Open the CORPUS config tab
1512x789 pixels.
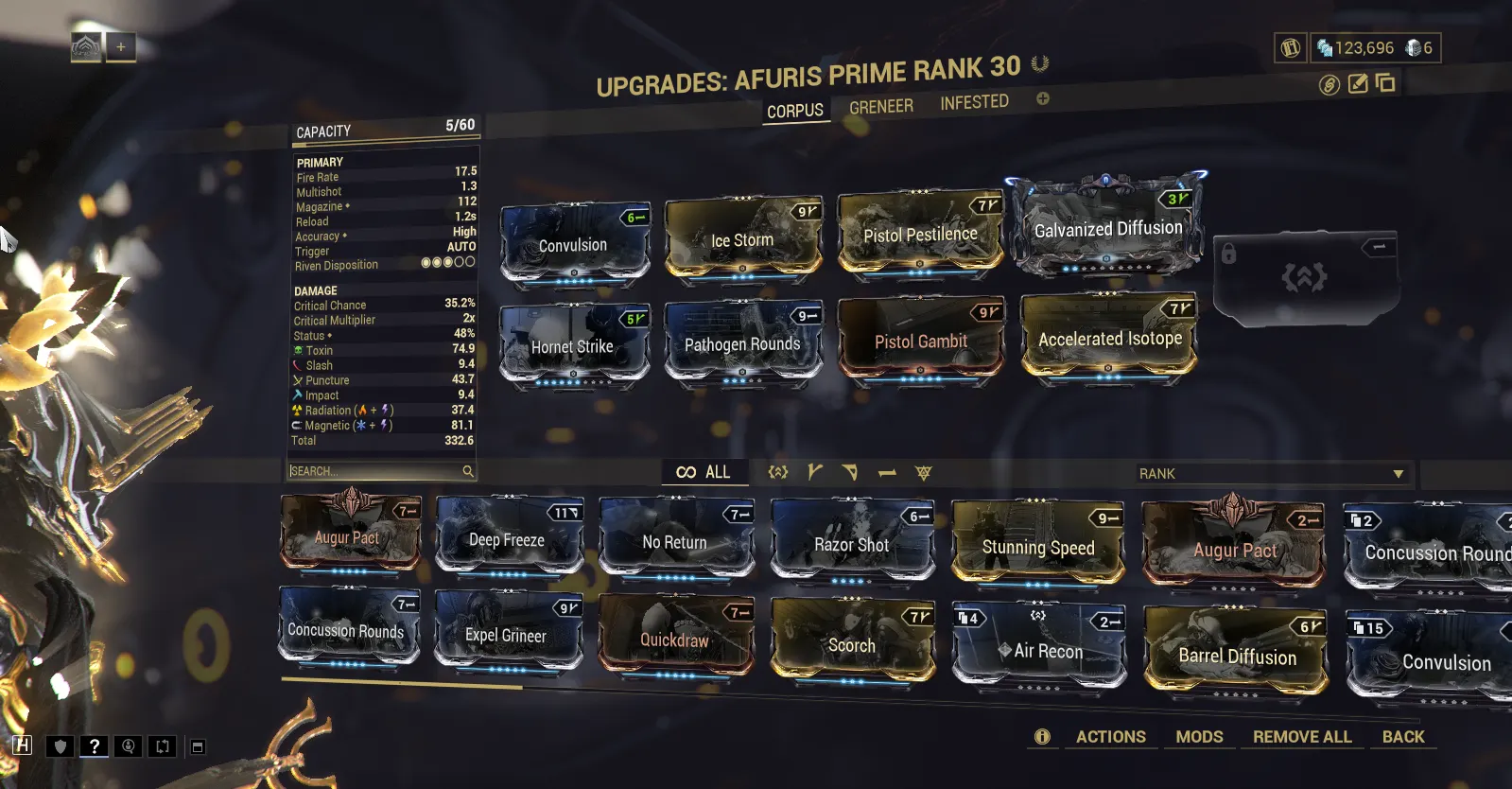tap(794, 112)
